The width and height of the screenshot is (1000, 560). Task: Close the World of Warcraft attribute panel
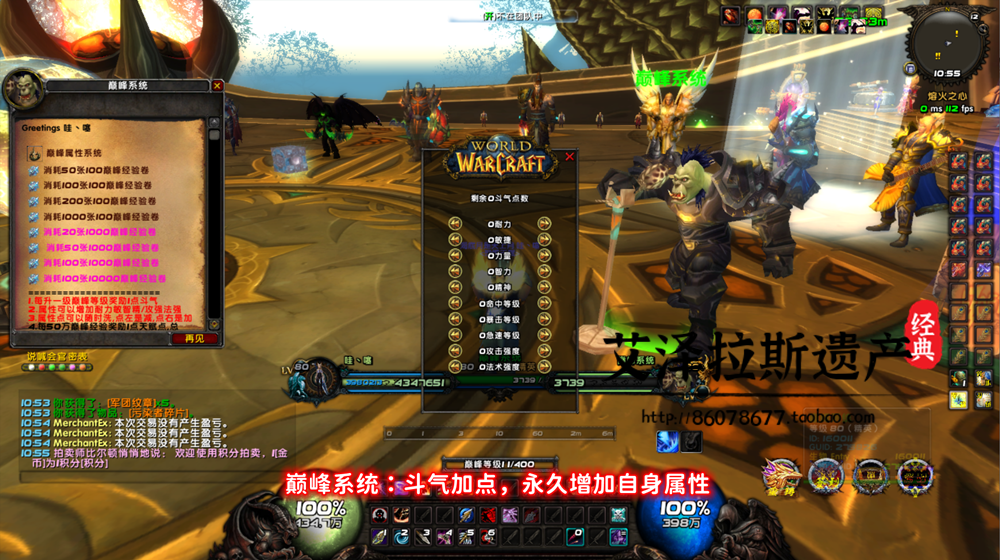tap(570, 157)
